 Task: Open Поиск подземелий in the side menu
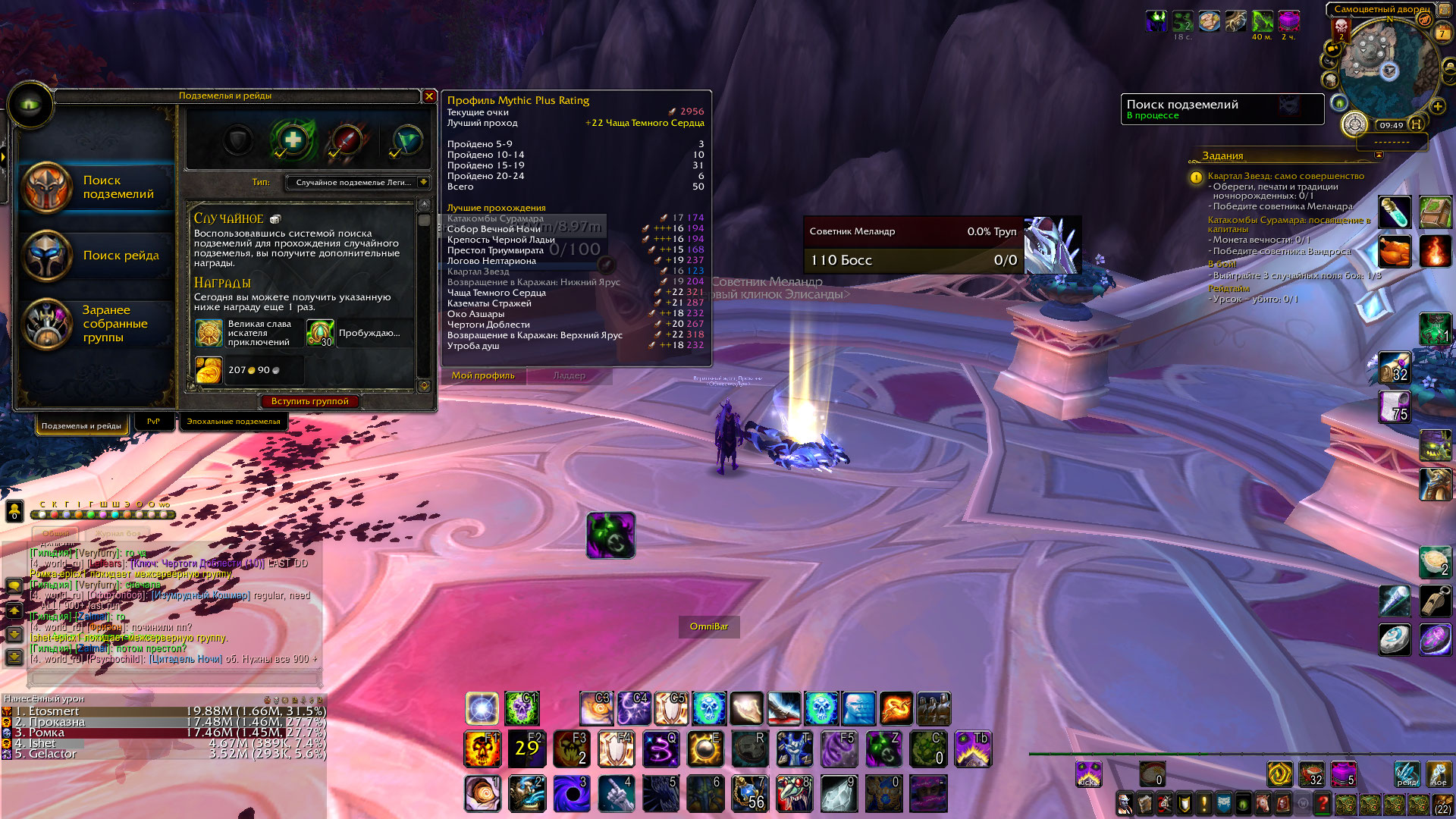[x=97, y=187]
